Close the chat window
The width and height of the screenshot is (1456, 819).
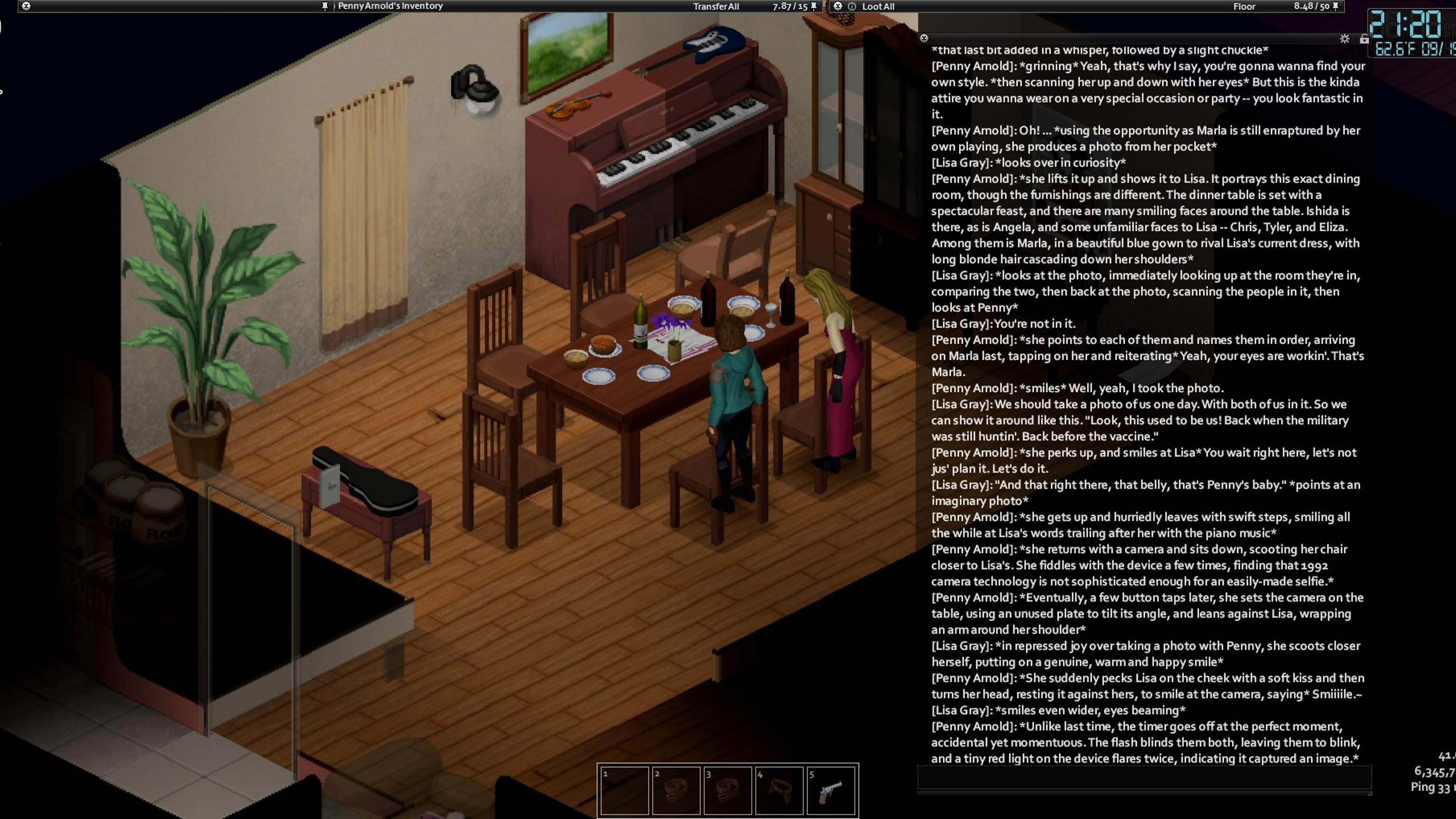click(924, 38)
